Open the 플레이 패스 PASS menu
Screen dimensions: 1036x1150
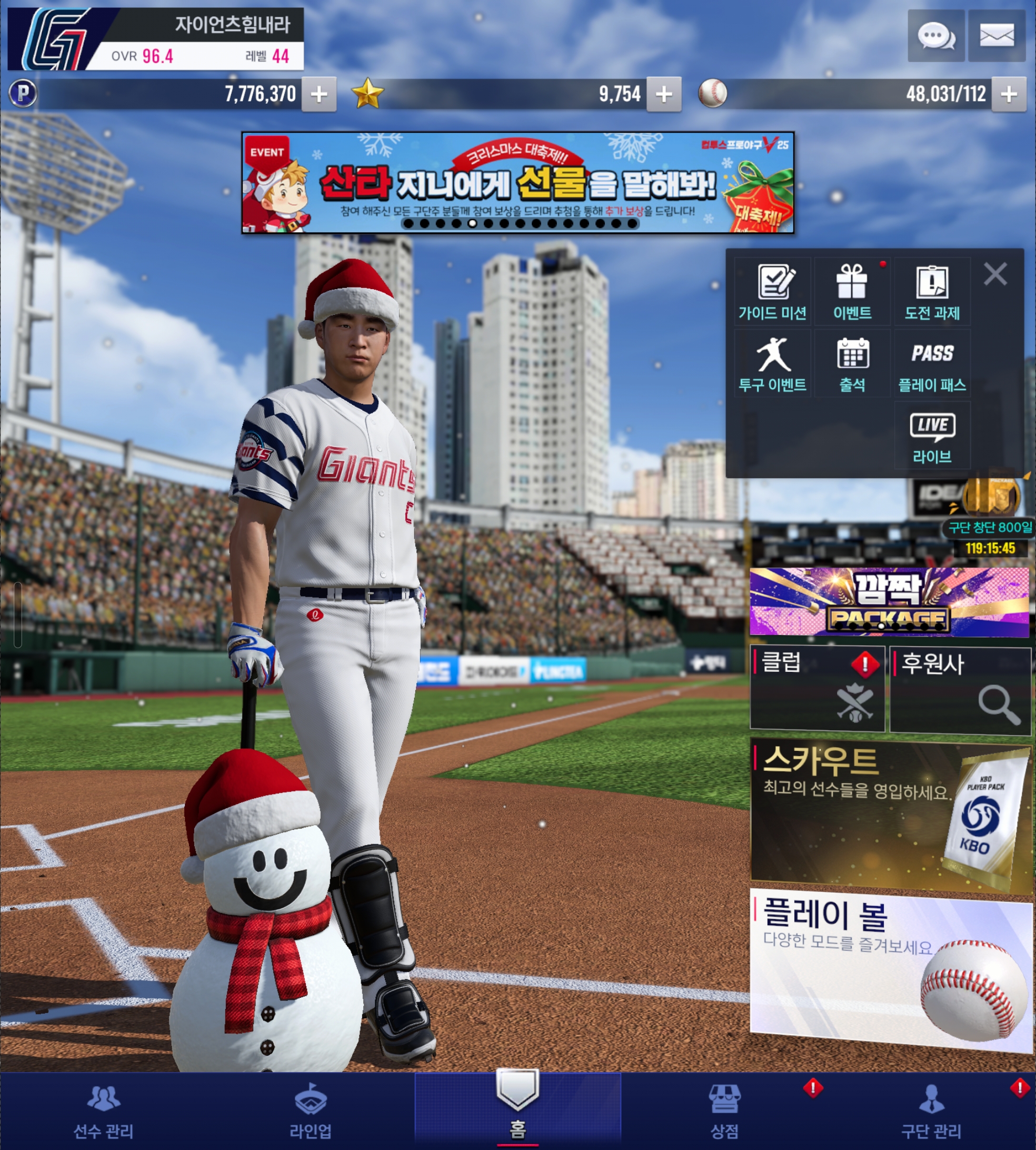[932, 364]
